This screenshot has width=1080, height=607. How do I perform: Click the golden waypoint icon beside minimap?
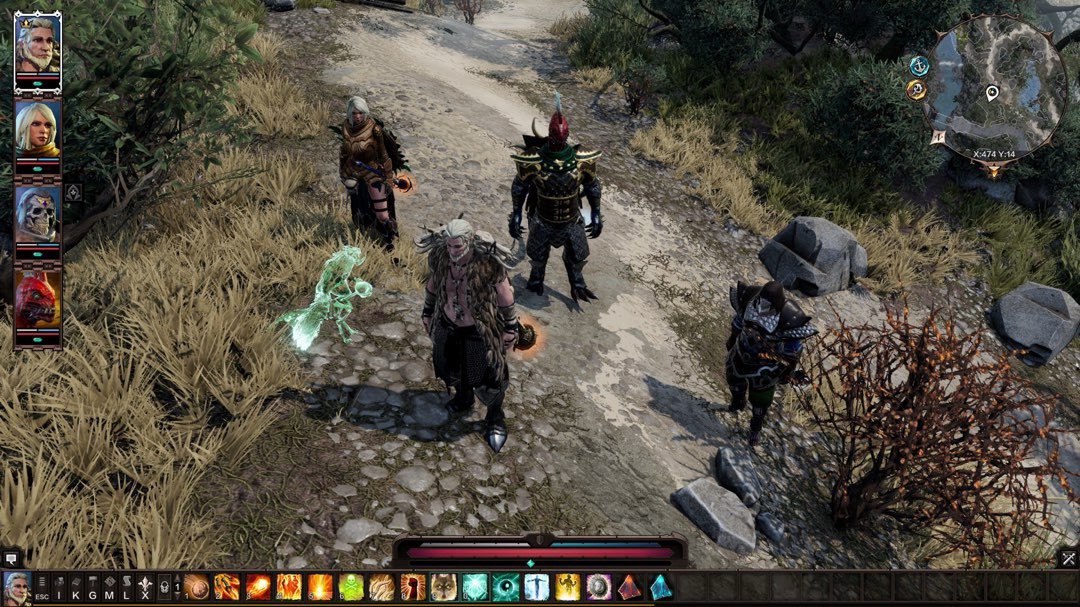[916, 90]
